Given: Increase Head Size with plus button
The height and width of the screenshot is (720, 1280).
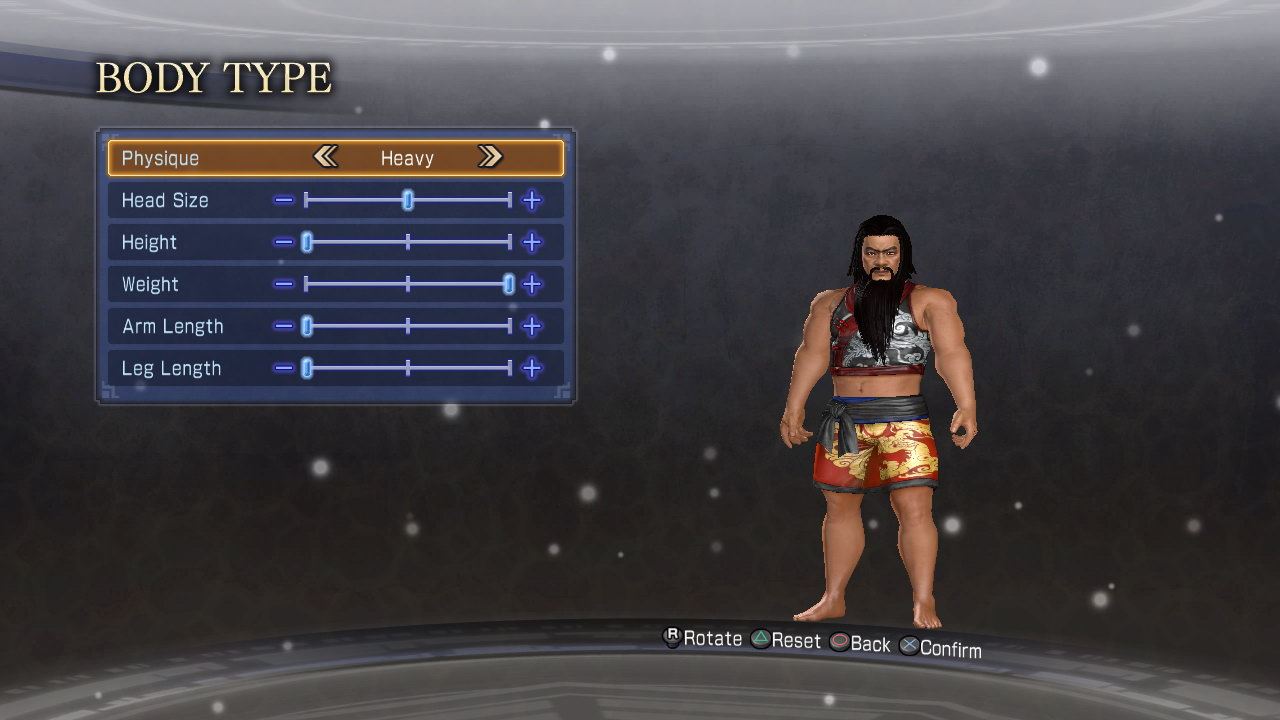Looking at the screenshot, I should [x=532, y=200].
